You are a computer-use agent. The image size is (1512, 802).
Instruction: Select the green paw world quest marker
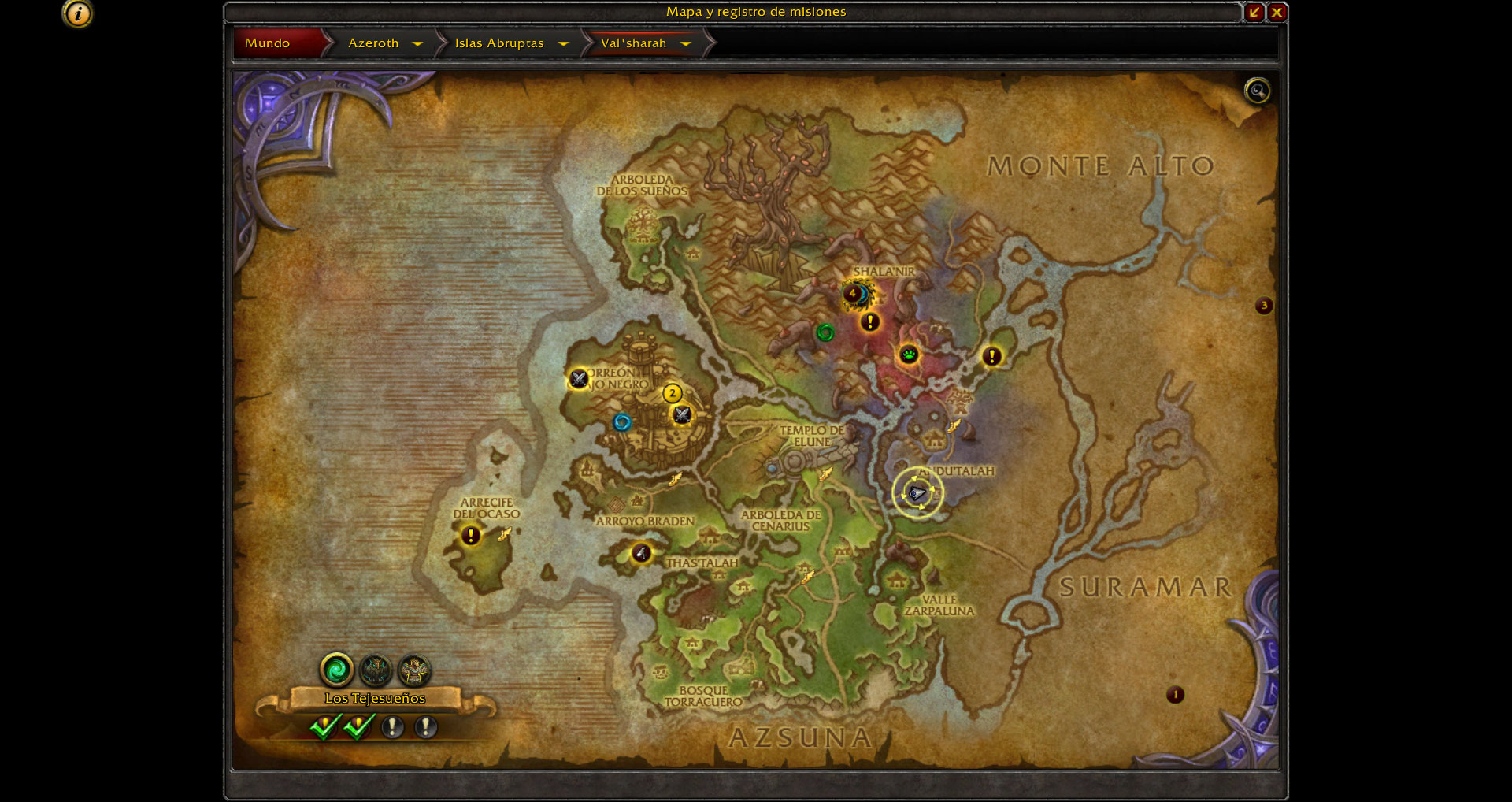point(909,355)
